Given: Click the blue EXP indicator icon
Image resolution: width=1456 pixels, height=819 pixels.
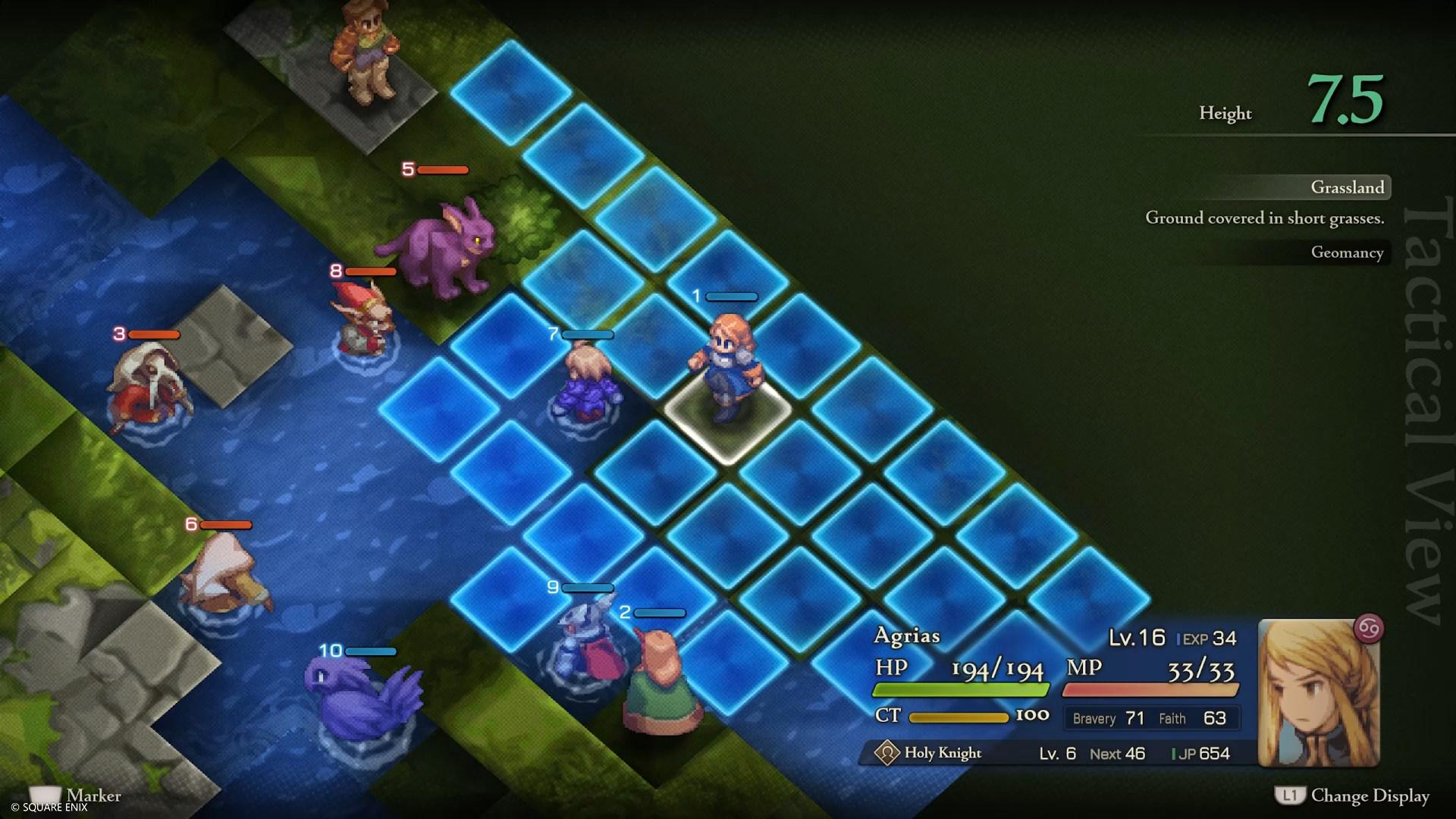Looking at the screenshot, I should 1178,638.
